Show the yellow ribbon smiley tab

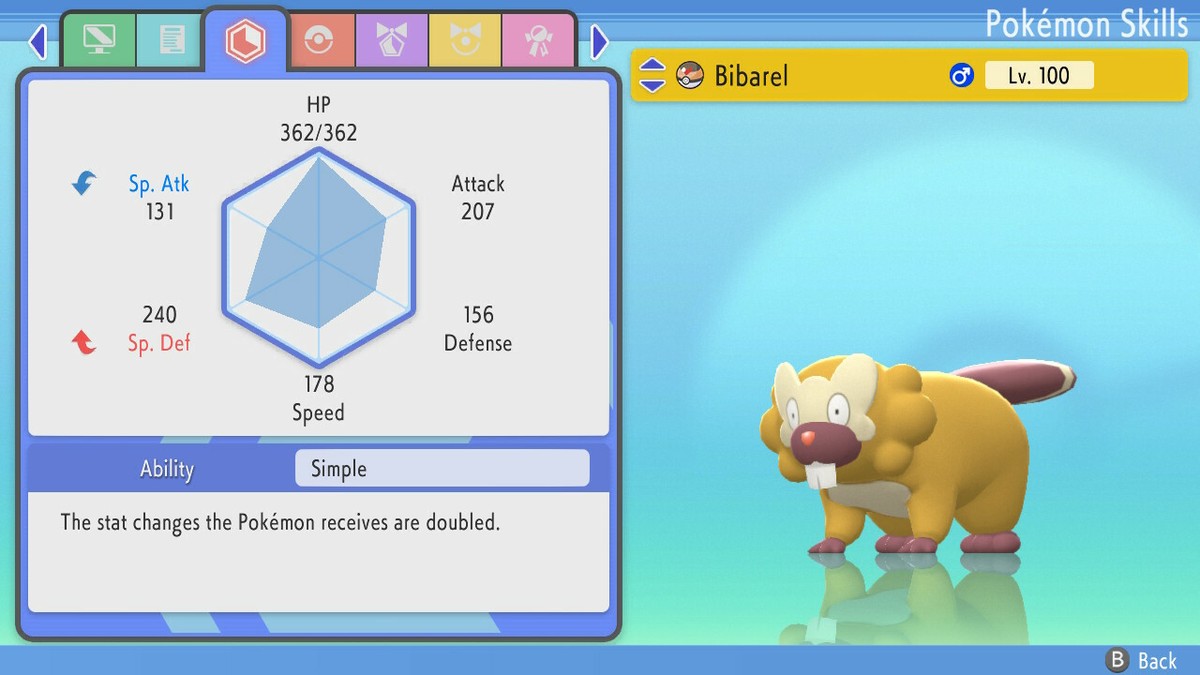465,41
